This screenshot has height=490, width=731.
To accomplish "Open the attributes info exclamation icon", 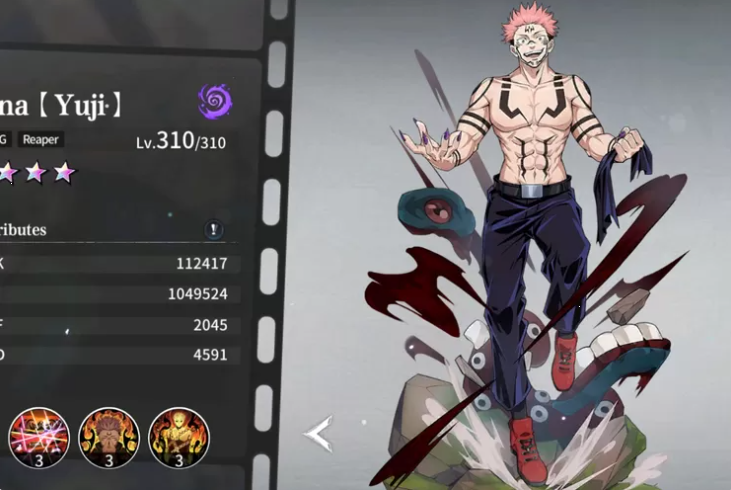I will tap(215, 230).
